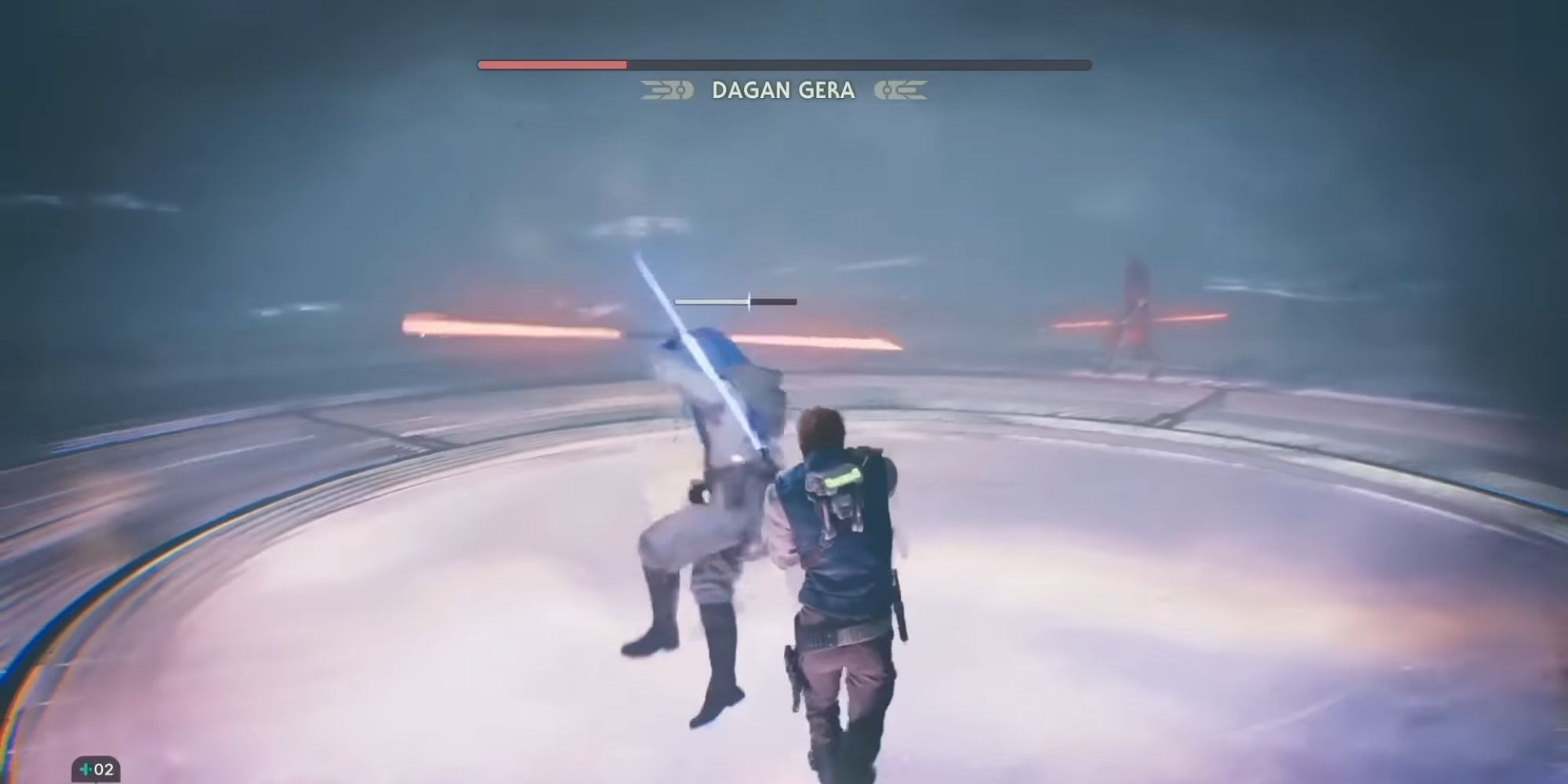Click the right emblem beside DAGAN GERA
This screenshot has width=1568, height=784.
coord(900,91)
